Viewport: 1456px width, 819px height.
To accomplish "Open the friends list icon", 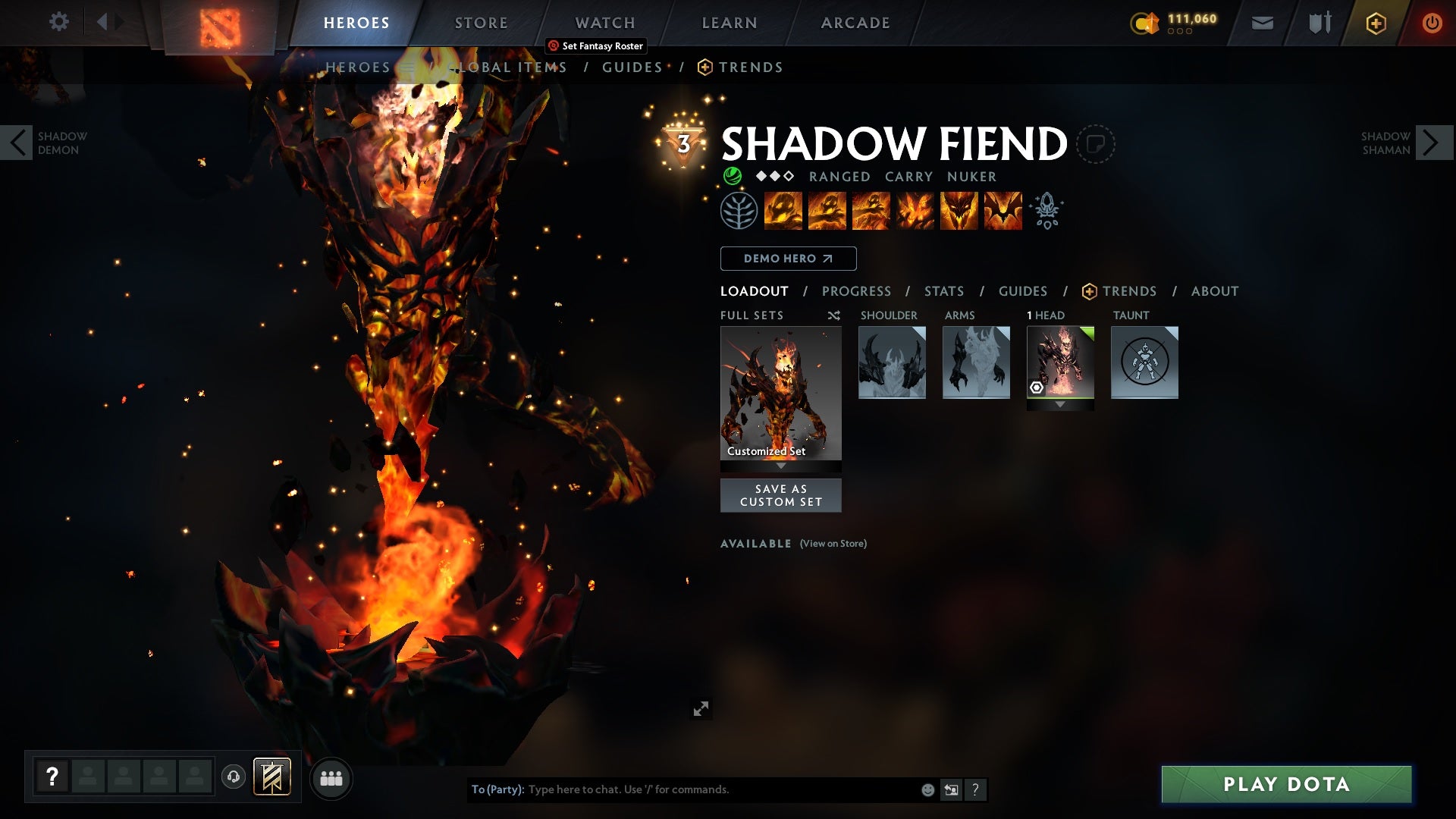I will [331, 779].
